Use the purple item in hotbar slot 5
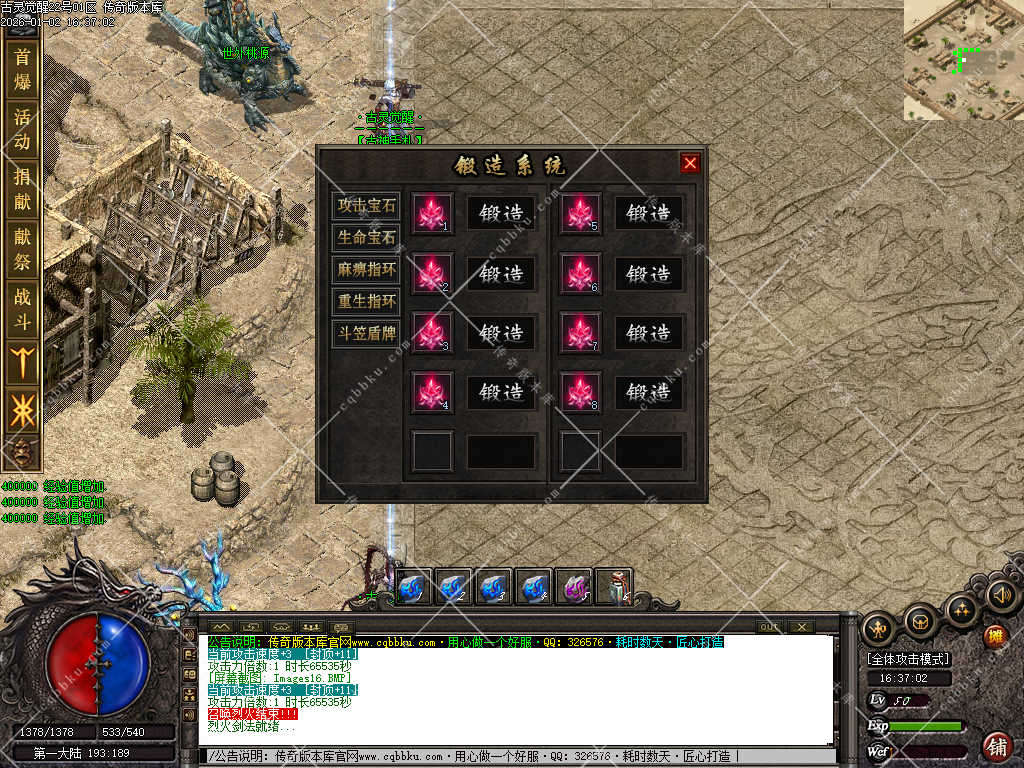Image resolution: width=1024 pixels, height=768 pixels. point(573,587)
